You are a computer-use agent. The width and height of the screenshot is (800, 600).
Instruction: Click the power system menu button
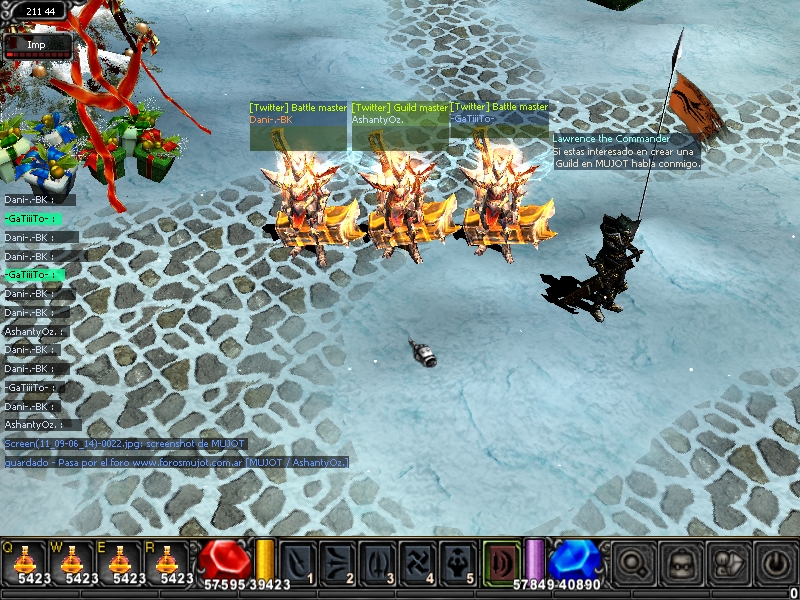click(x=776, y=564)
